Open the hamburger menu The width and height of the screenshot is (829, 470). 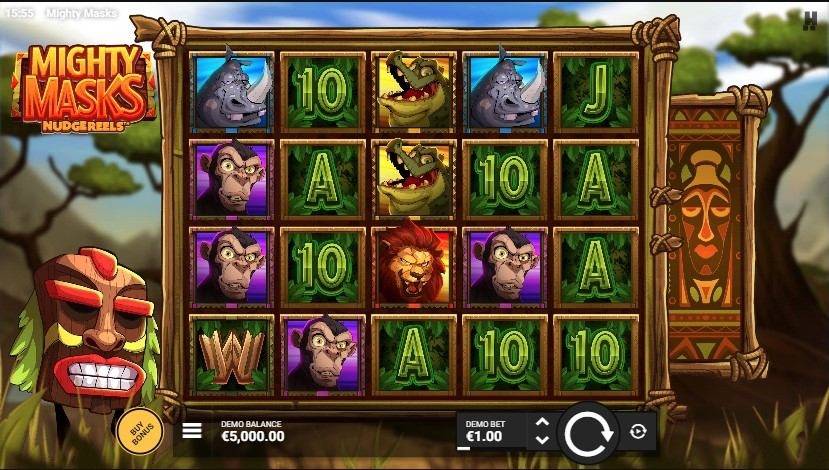tap(192, 431)
